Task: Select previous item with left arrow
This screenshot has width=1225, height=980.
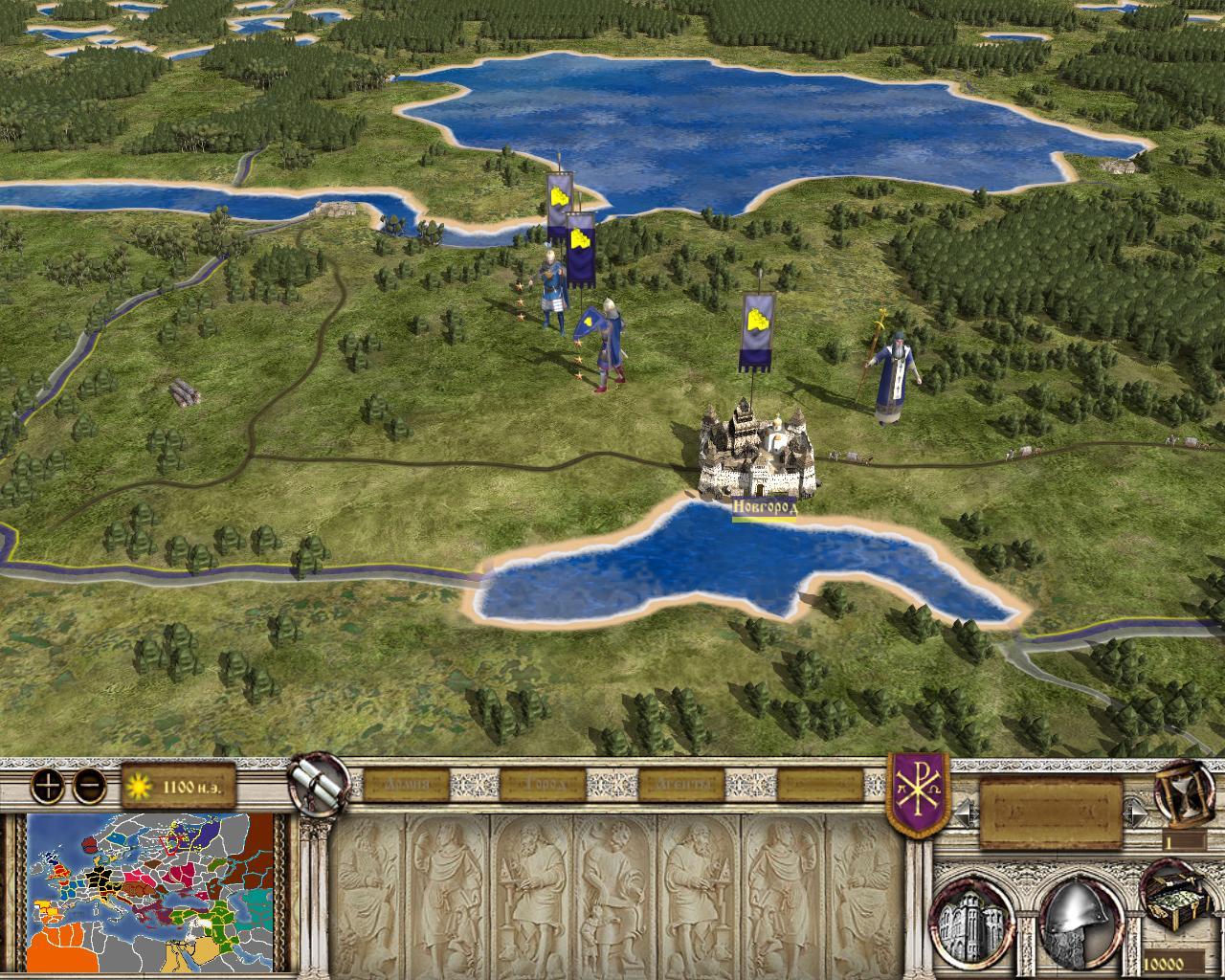Action: point(963,813)
